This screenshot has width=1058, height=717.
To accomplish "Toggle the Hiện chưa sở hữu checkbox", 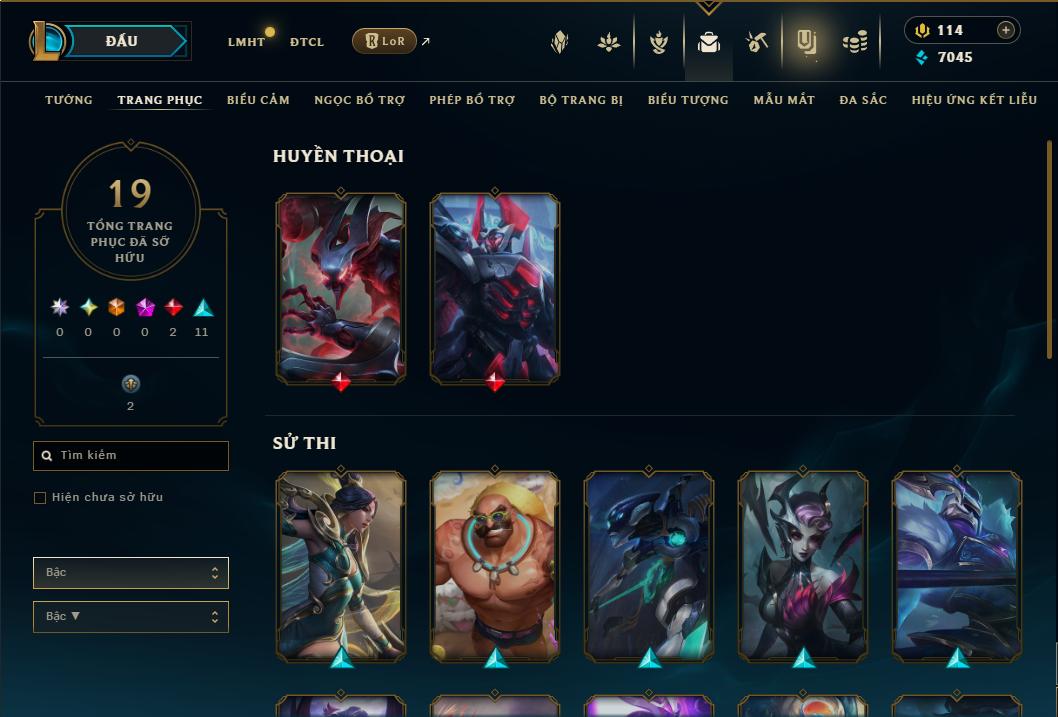I will click(x=40, y=498).
